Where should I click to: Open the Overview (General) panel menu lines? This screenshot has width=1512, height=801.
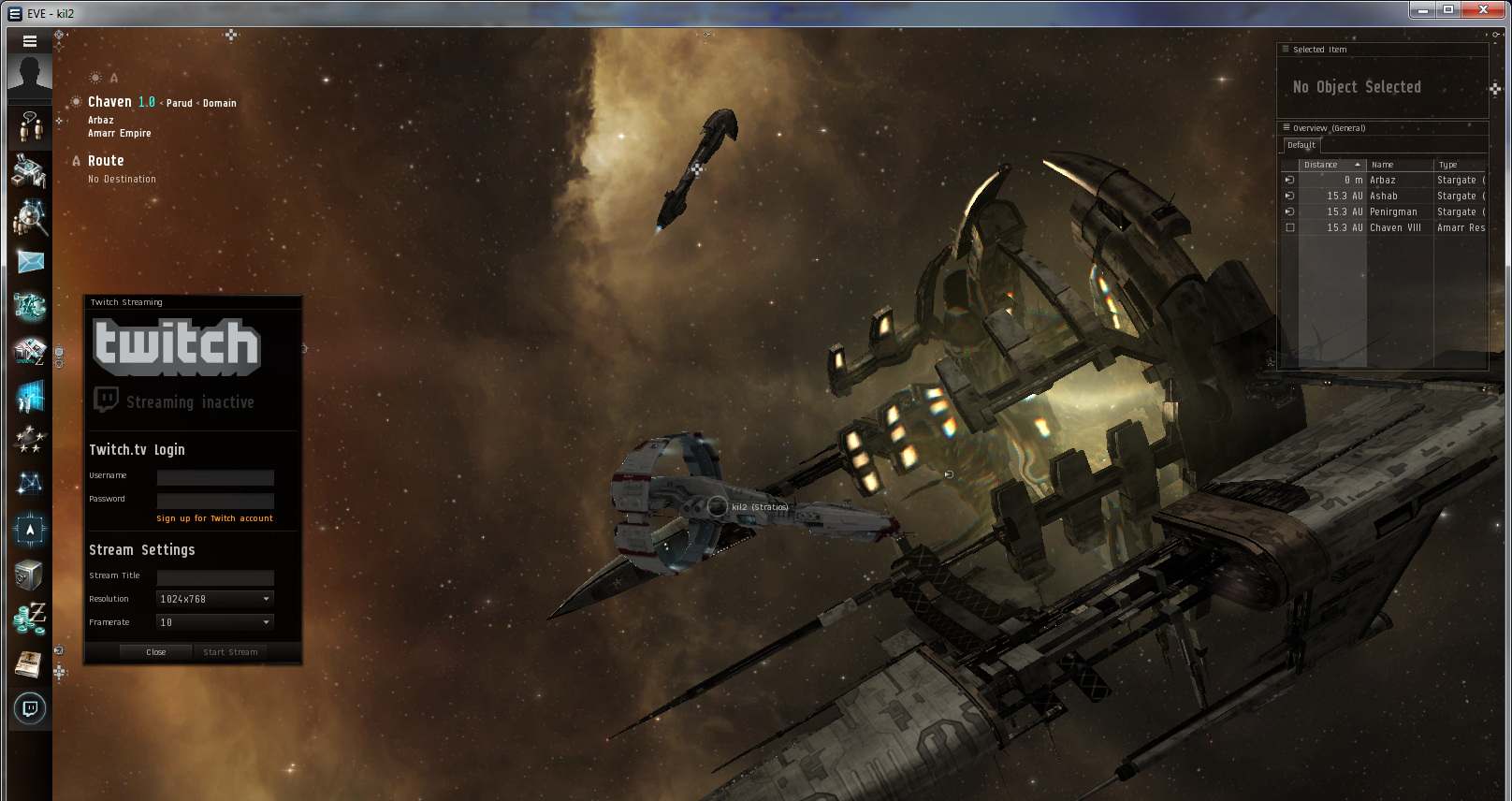pyautogui.click(x=1286, y=128)
